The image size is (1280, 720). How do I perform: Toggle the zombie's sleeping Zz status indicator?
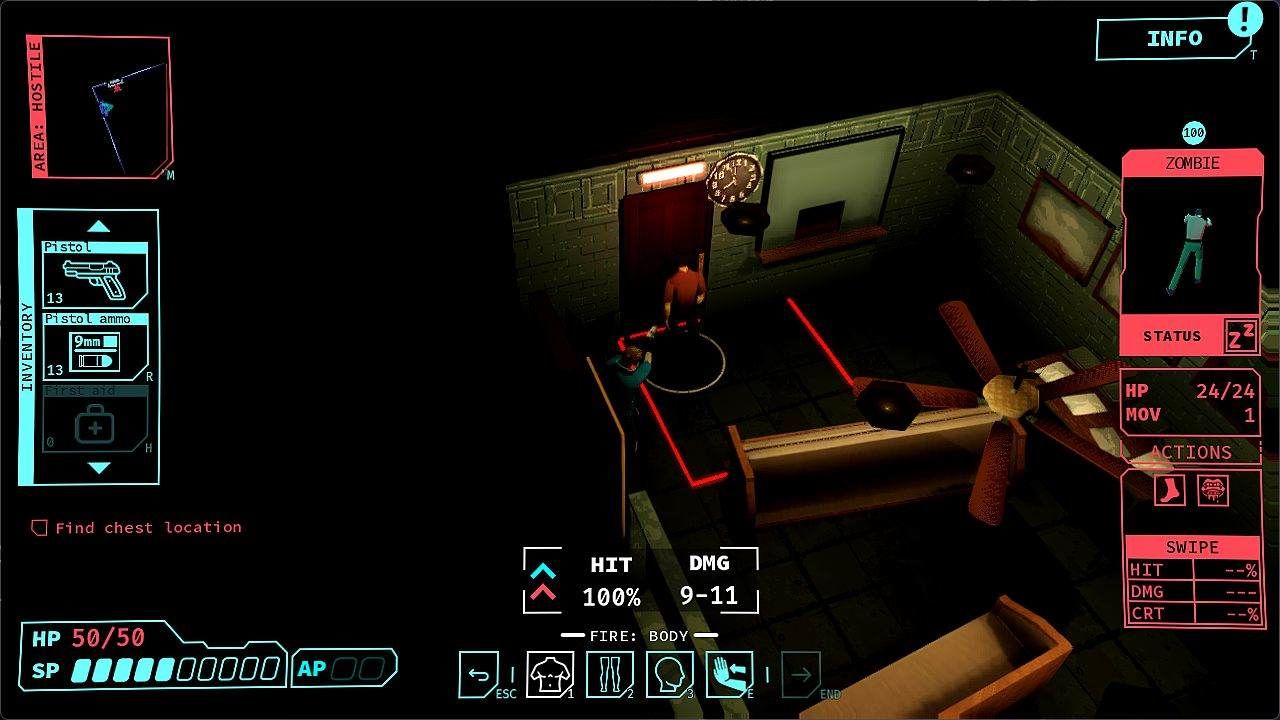pos(1240,336)
